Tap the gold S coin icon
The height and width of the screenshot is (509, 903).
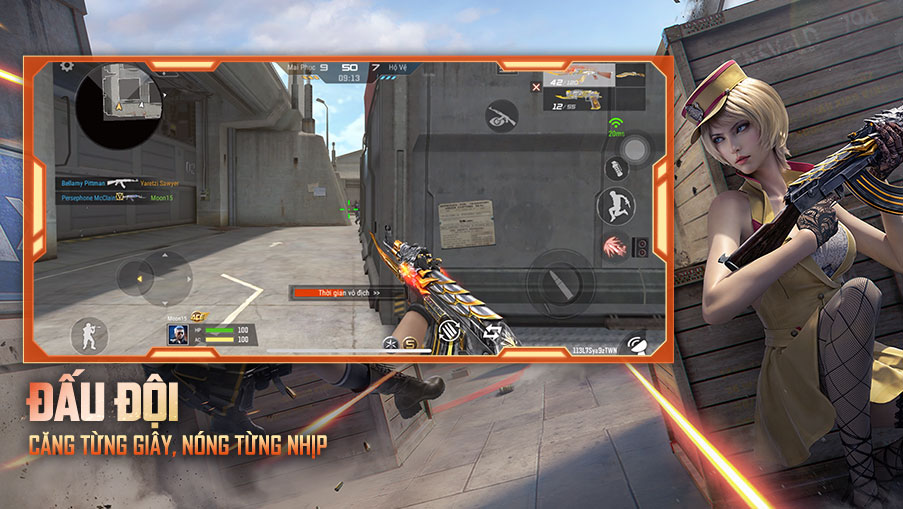coord(410,343)
